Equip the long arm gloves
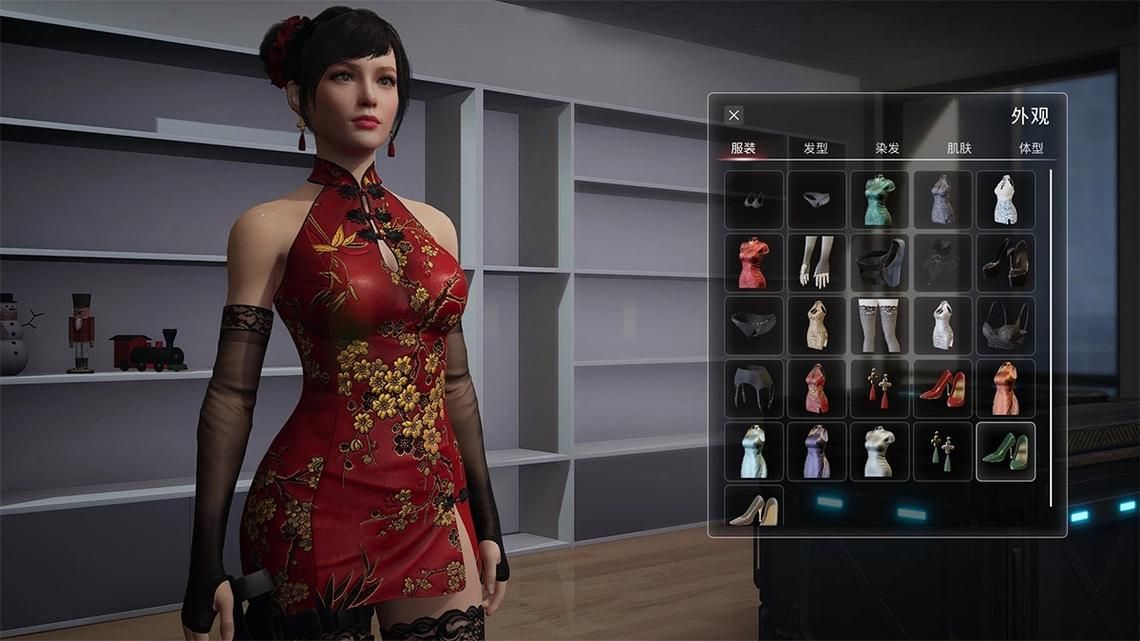Screen dimensions: 1140x641 [x=817, y=262]
